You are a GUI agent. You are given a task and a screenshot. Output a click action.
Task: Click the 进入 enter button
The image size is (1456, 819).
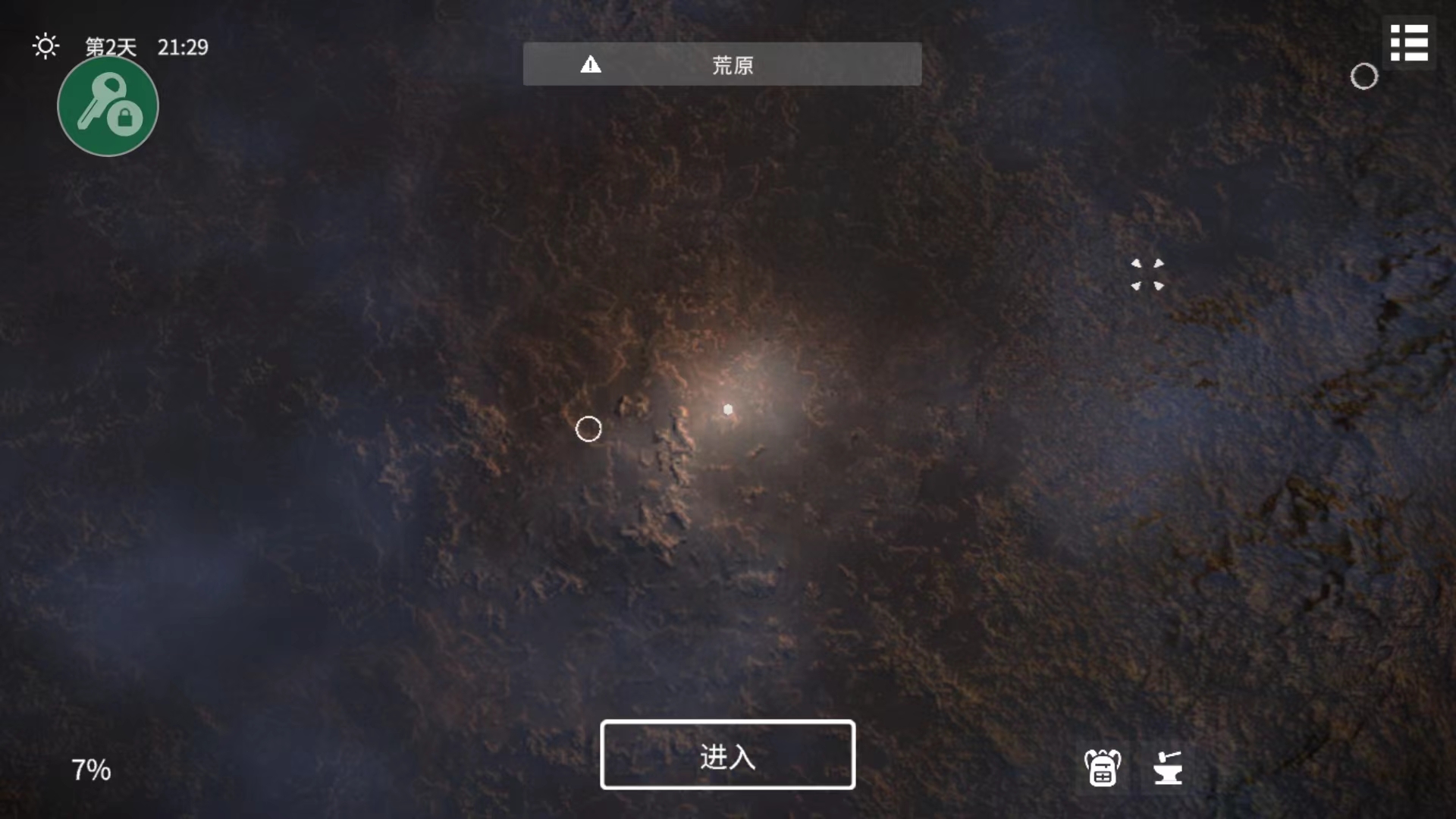click(727, 755)
